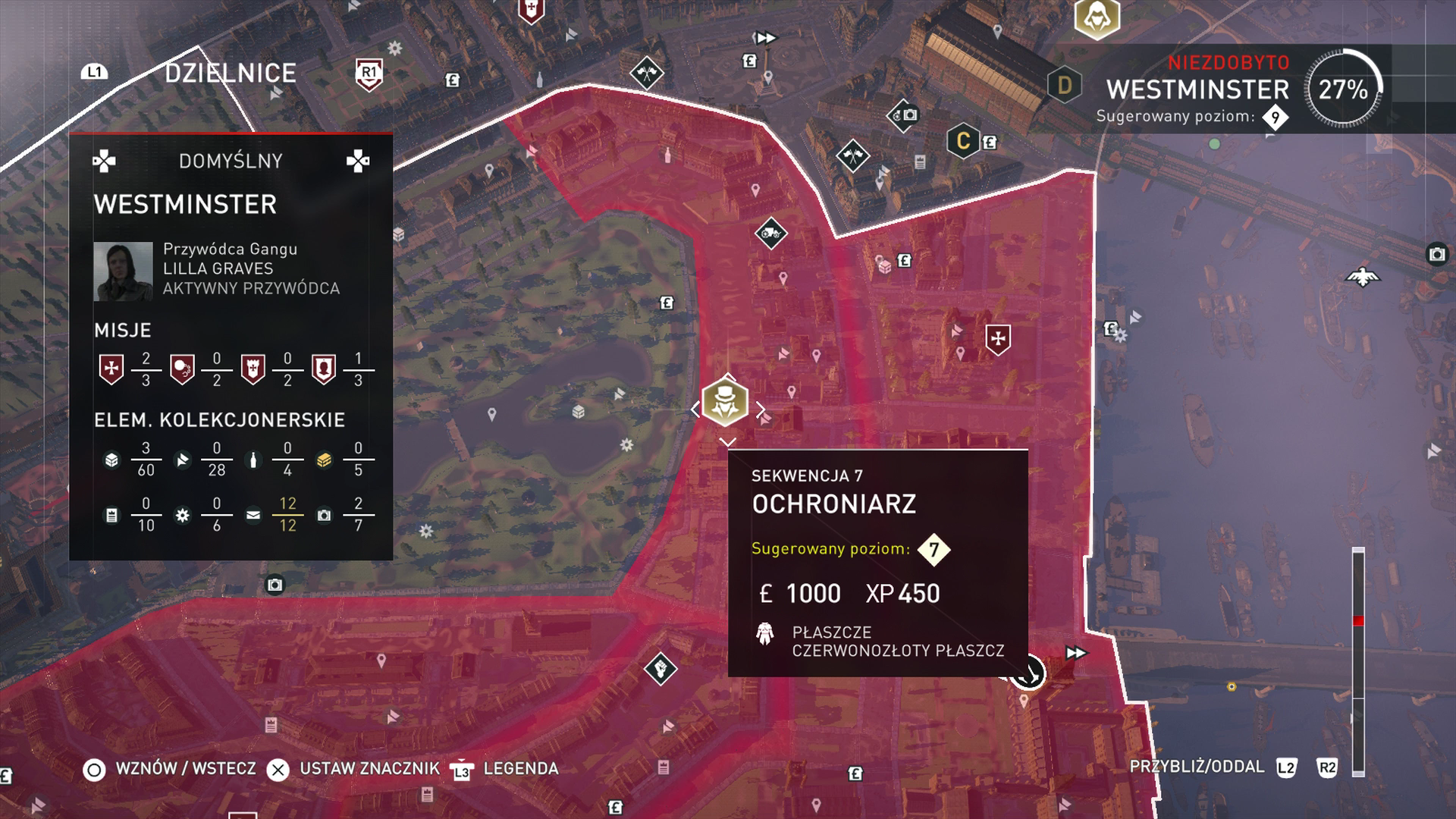Select the Ochroniarz mission marker
This screenshot has height=819, width=1456.
[725, 403]
